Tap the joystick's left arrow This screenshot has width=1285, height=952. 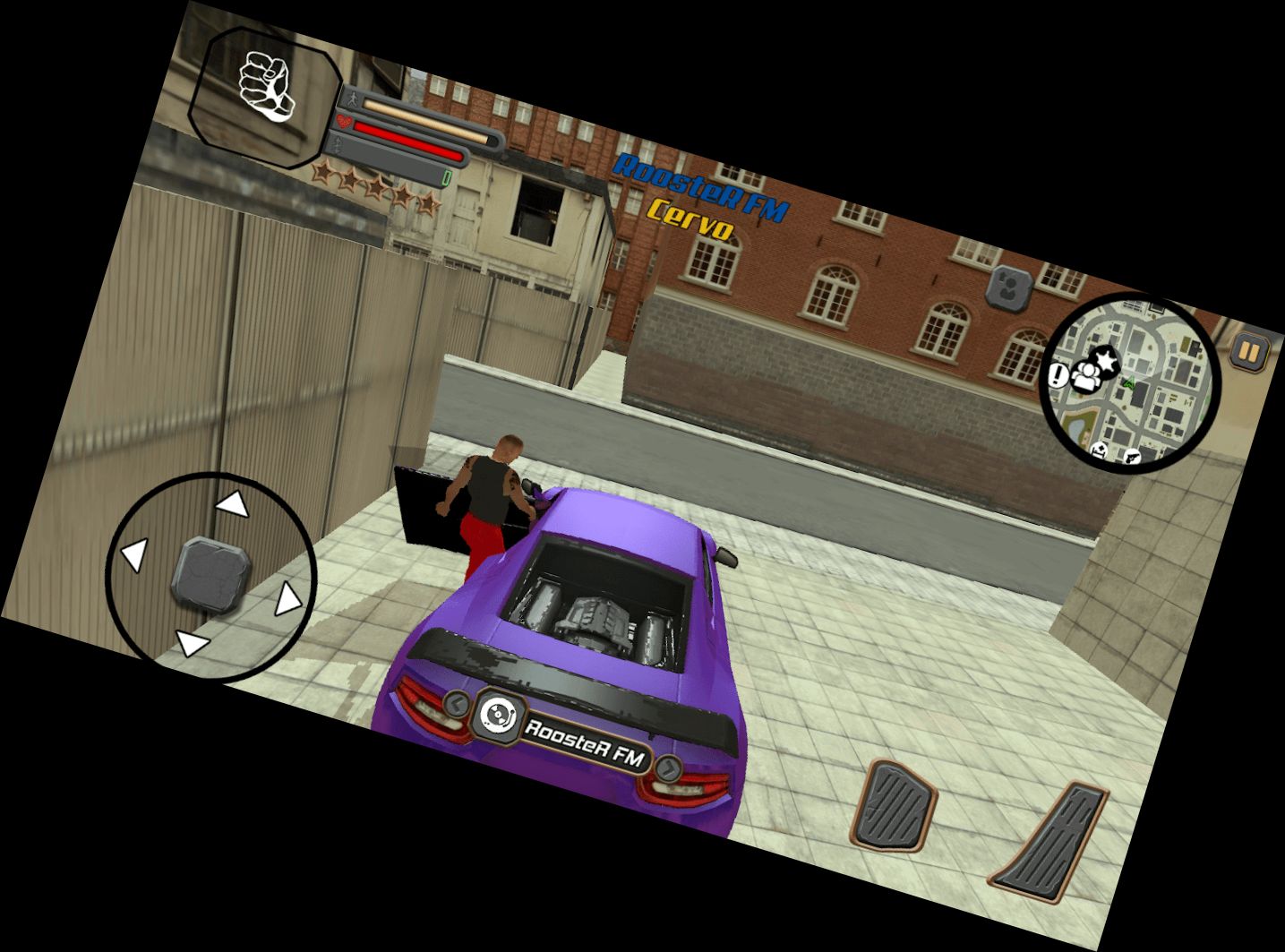133,555
